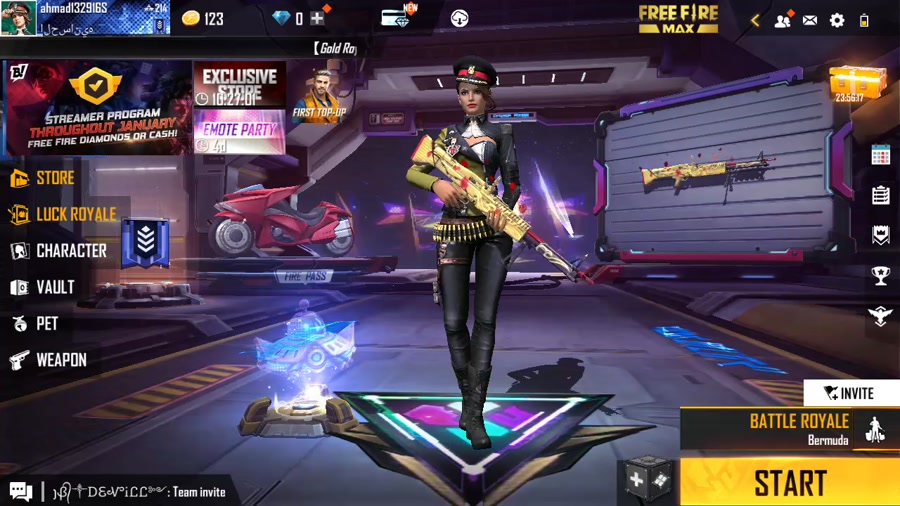
Task: Open the Emote Party event banner
Action: (239, 133)
